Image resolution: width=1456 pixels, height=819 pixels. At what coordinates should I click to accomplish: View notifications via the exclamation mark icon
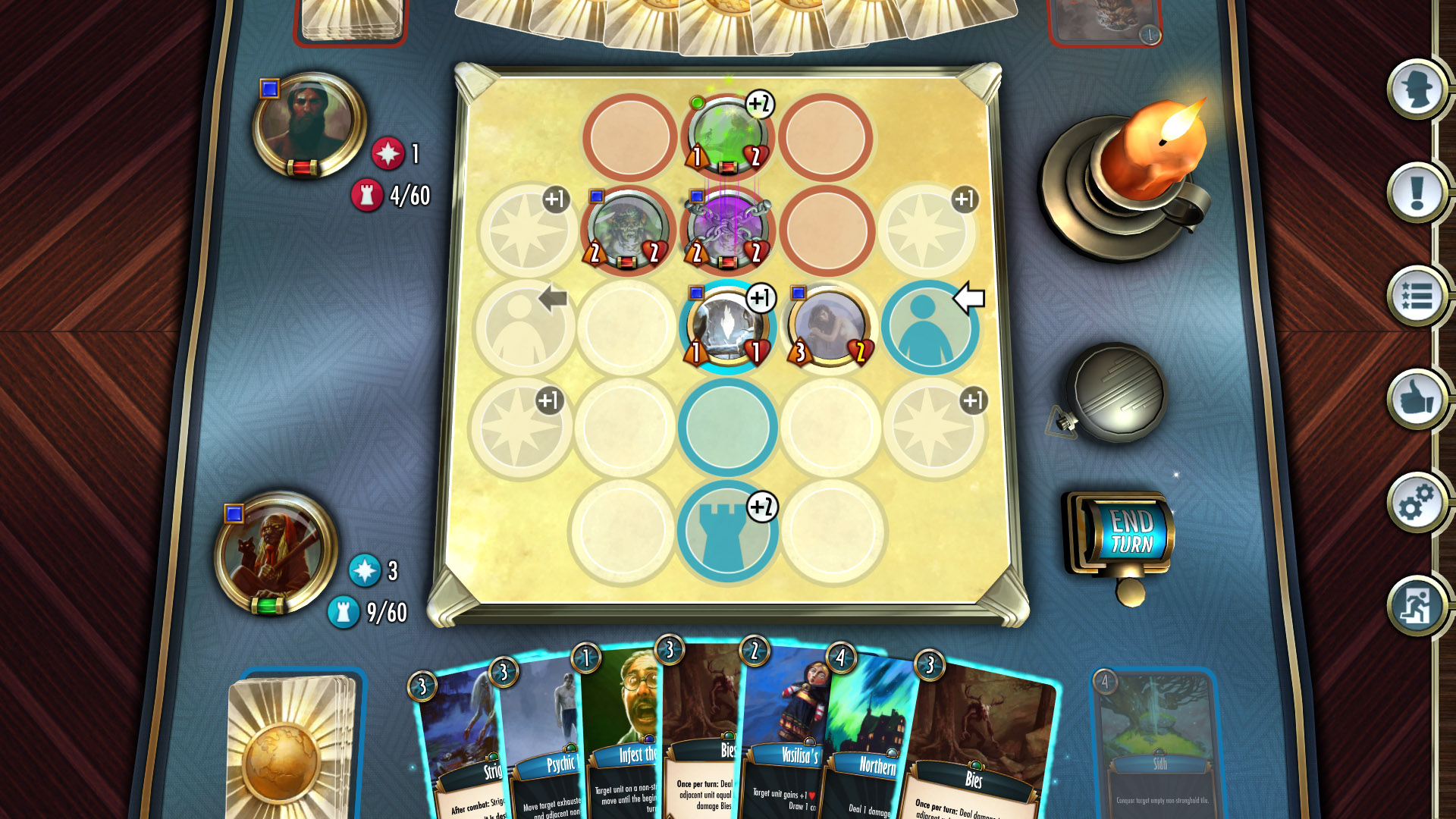pos(1415,193)
